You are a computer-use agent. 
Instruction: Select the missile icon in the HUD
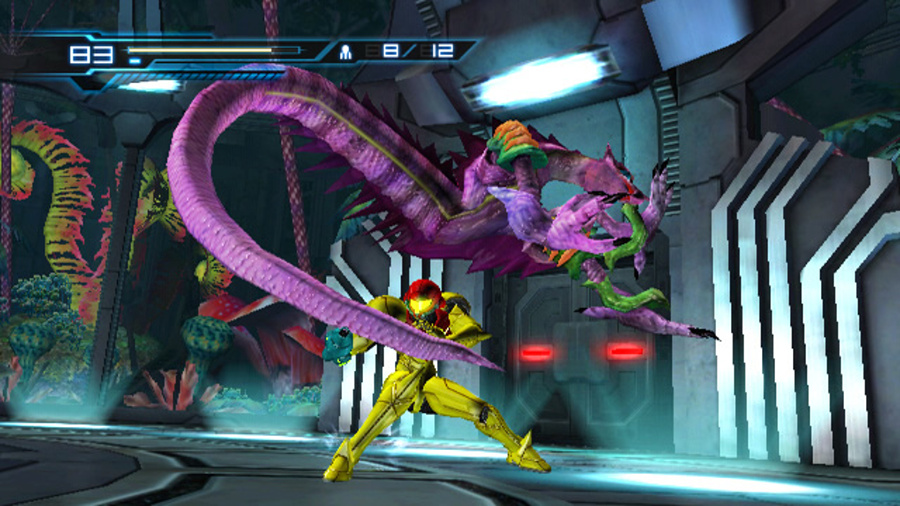point(346,49)
